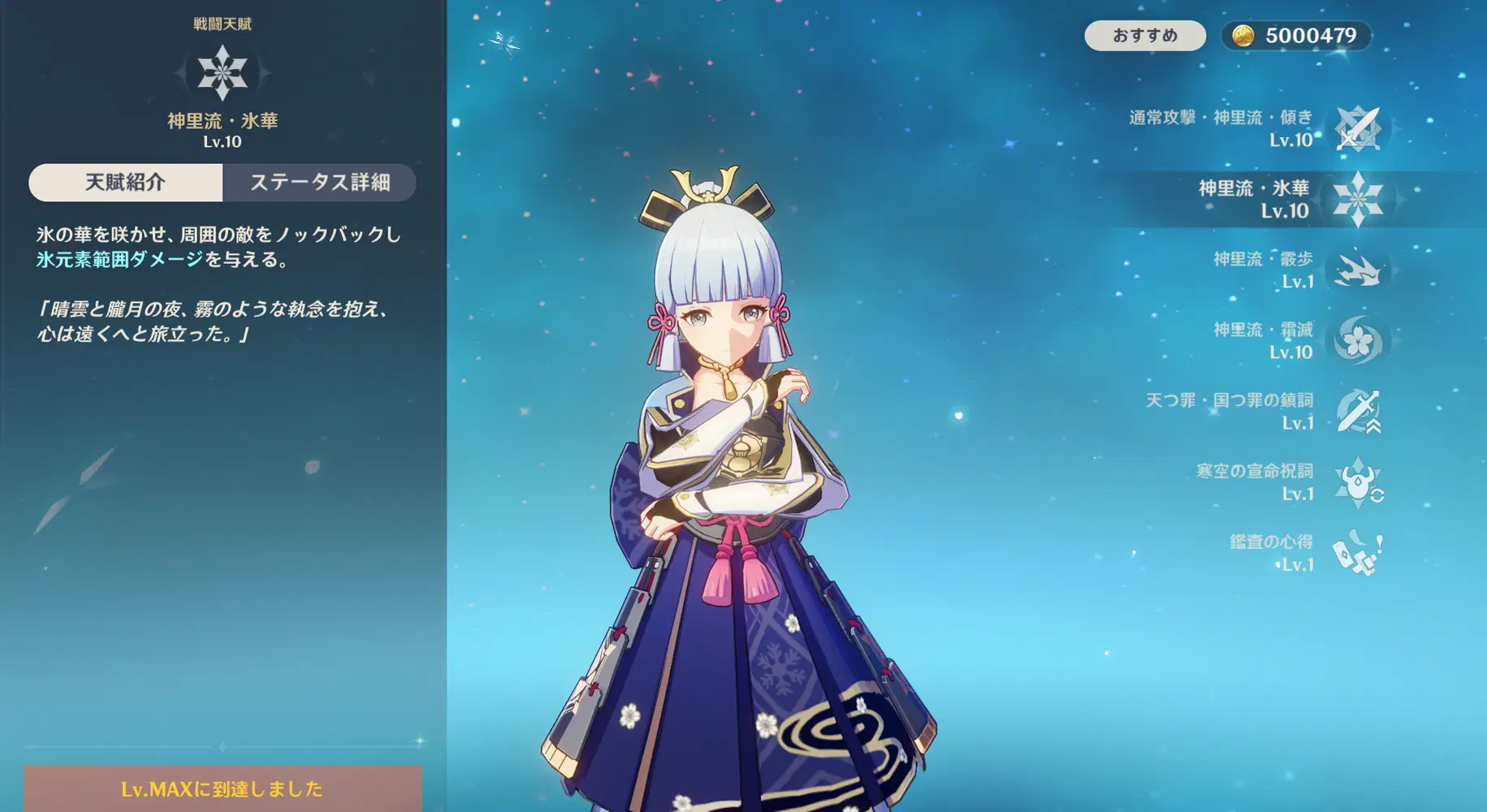Viewport: 1487px width, 812px height.
Task: Click the Lv.MAX に到達しました bar
Action: coord(220,788)
